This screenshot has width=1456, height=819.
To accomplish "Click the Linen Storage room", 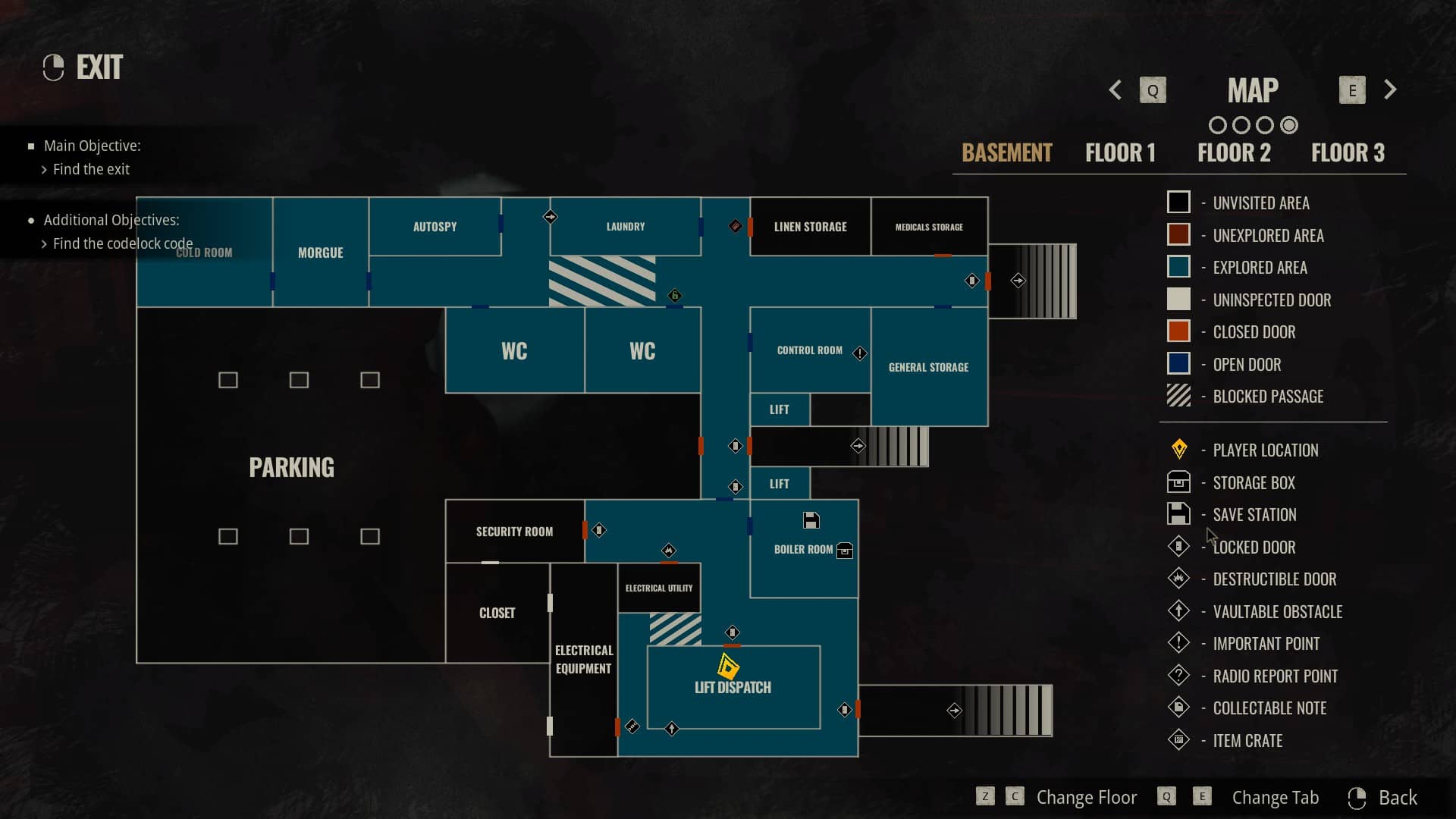I will [x=810, y=227].
